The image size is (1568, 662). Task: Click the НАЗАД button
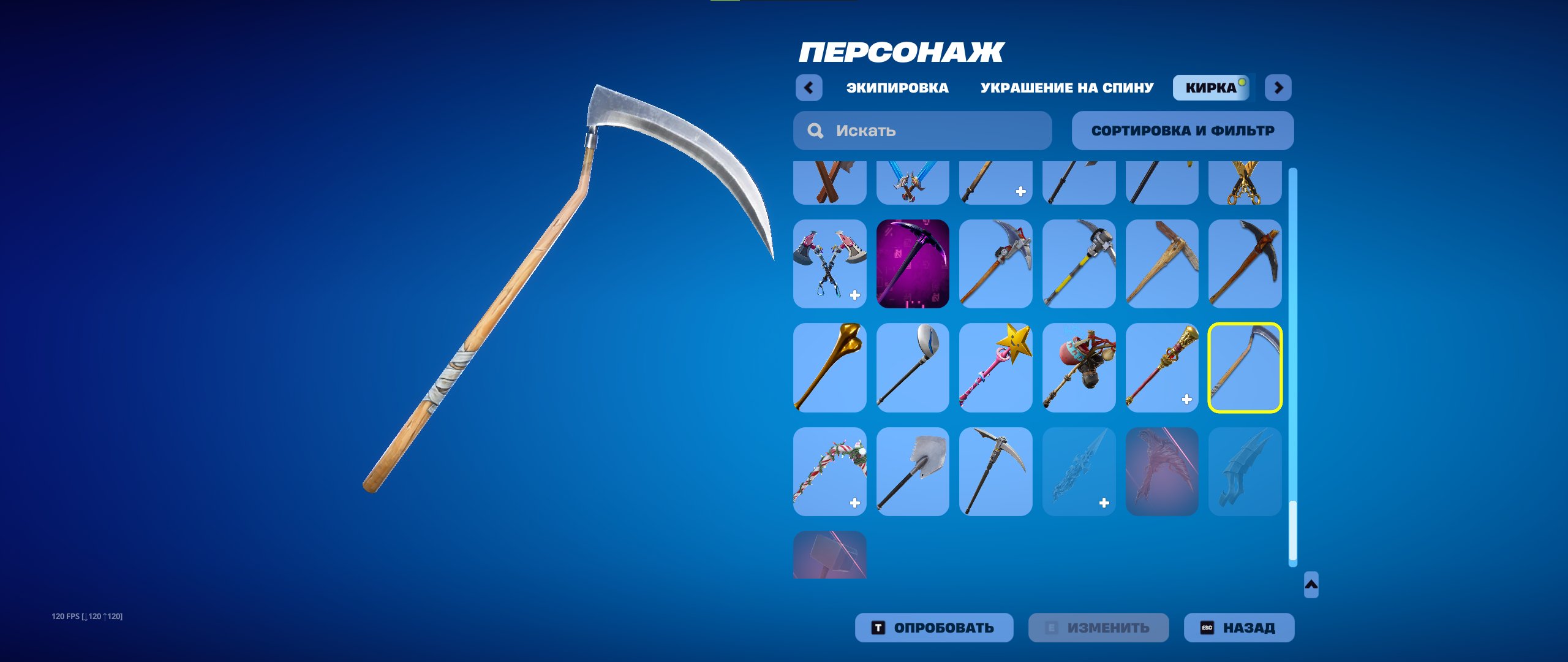[1238, 627]
